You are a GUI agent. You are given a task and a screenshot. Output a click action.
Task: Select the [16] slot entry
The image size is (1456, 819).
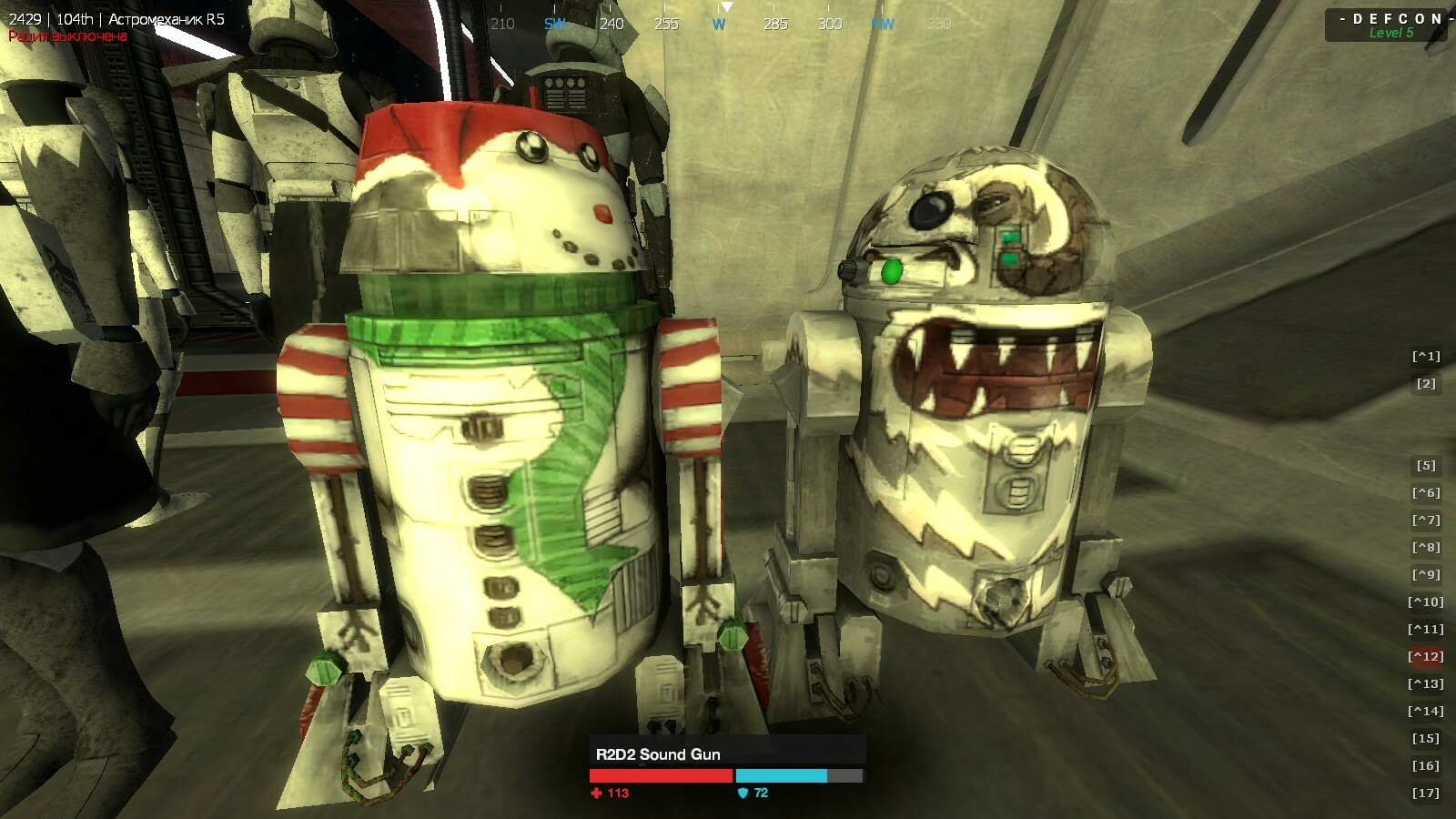point(1426,766)
